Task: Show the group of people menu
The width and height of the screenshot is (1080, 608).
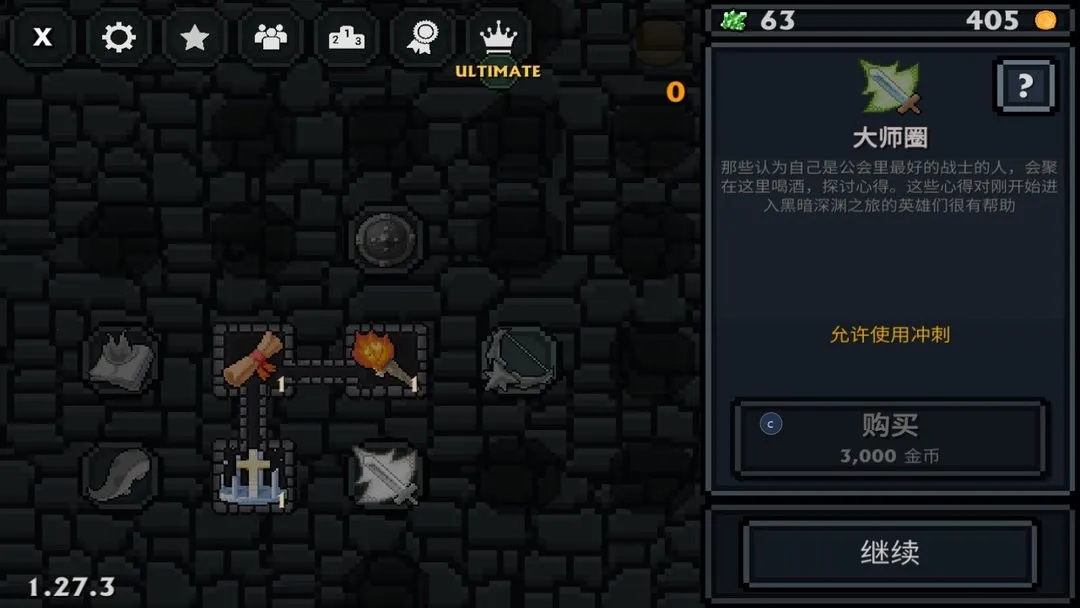Action: 270,38
